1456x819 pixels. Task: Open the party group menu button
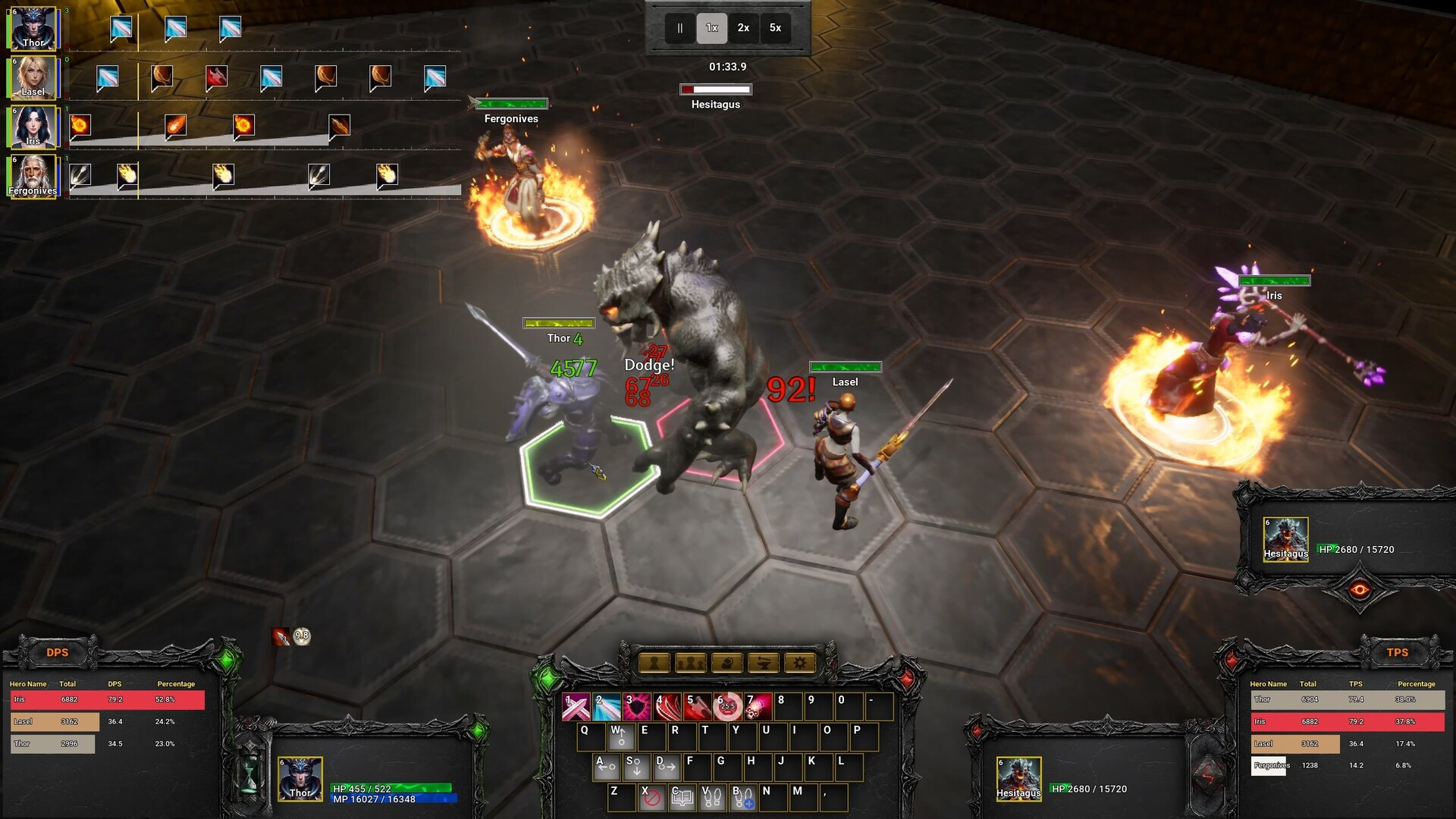(x=690, y=664)
